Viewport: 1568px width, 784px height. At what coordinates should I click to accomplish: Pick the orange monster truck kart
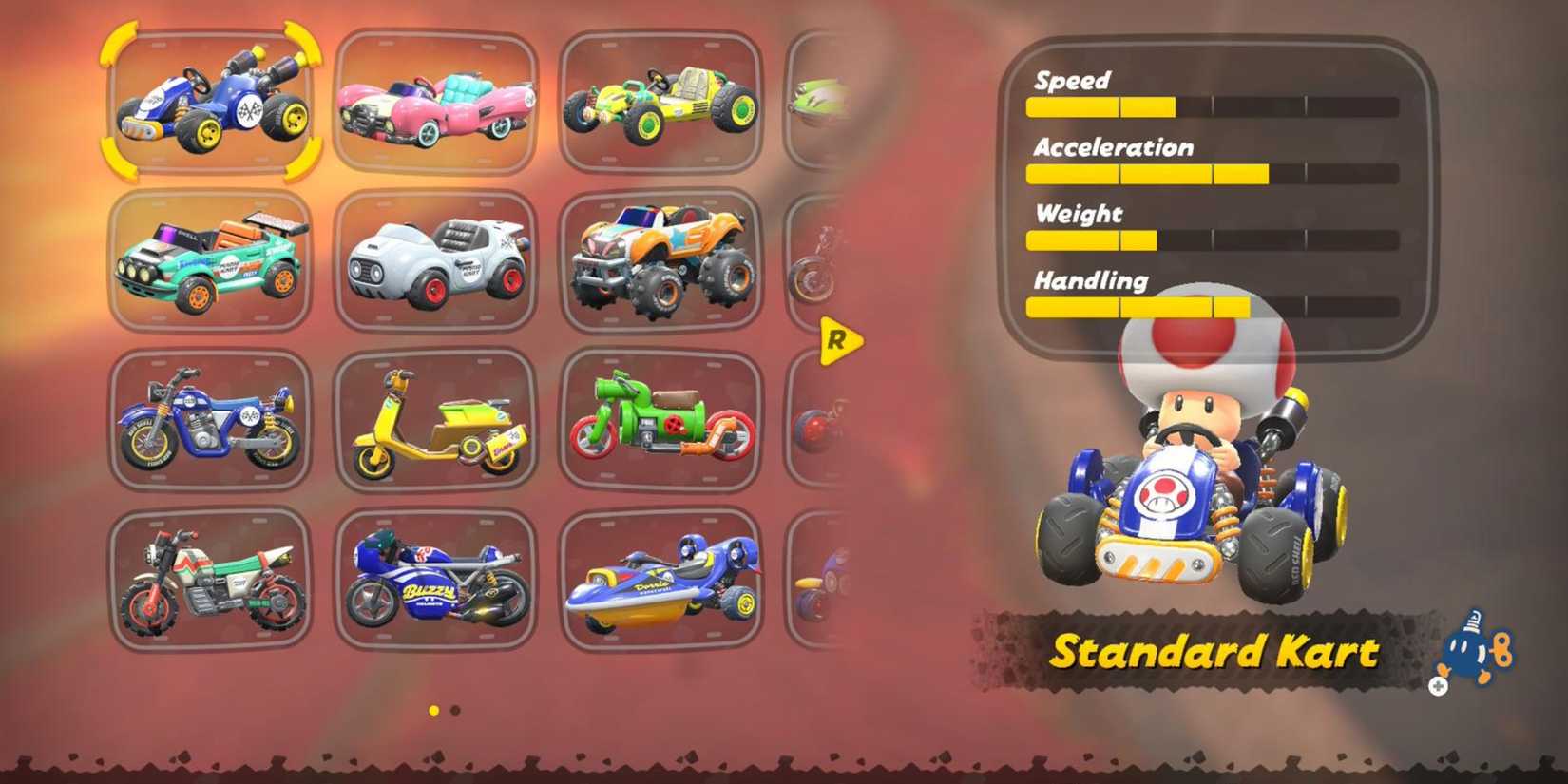[660, 261]
